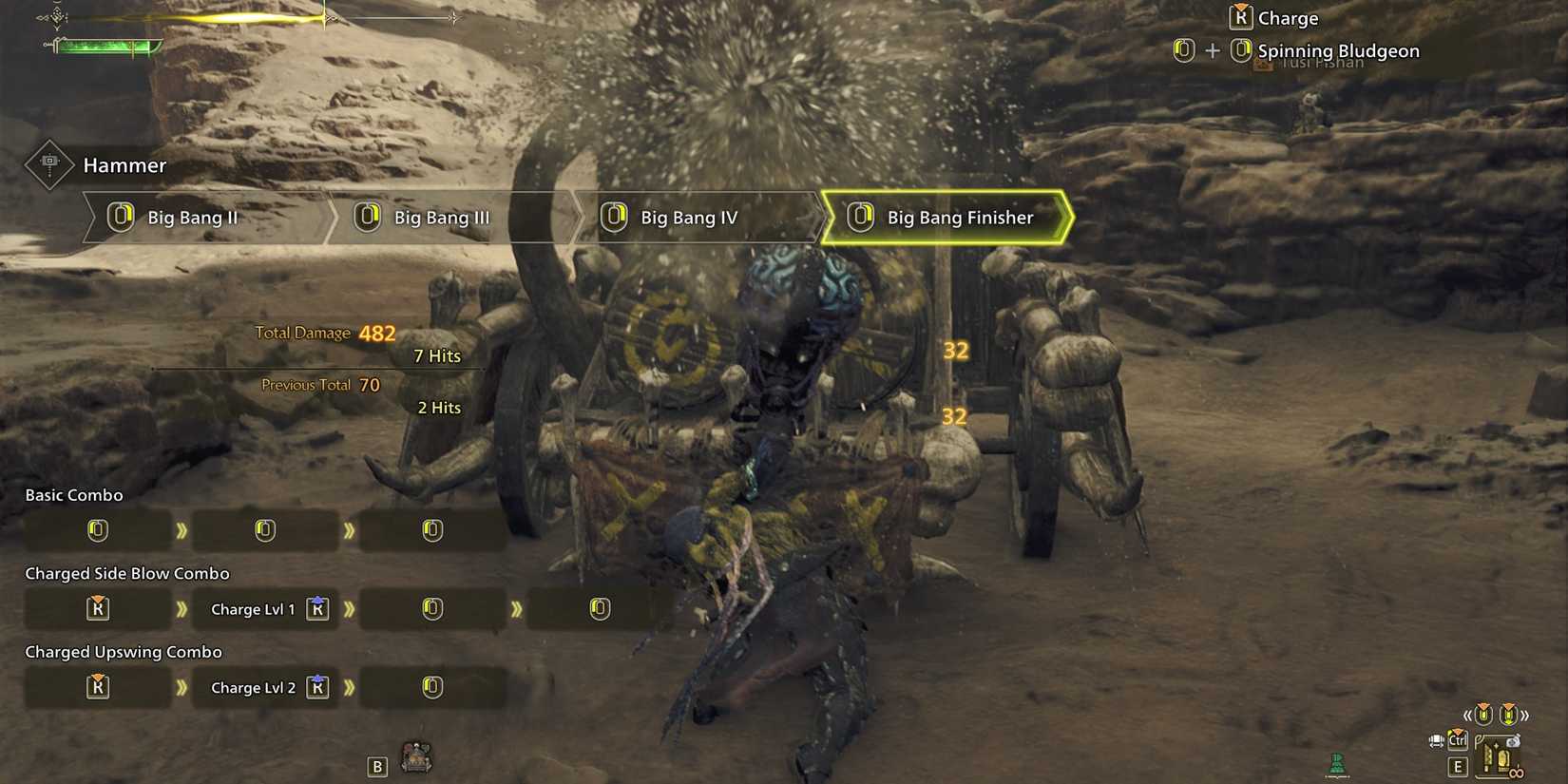
Task: Expand the left item bar chevron arrows
Action: tap(1467, 715)
